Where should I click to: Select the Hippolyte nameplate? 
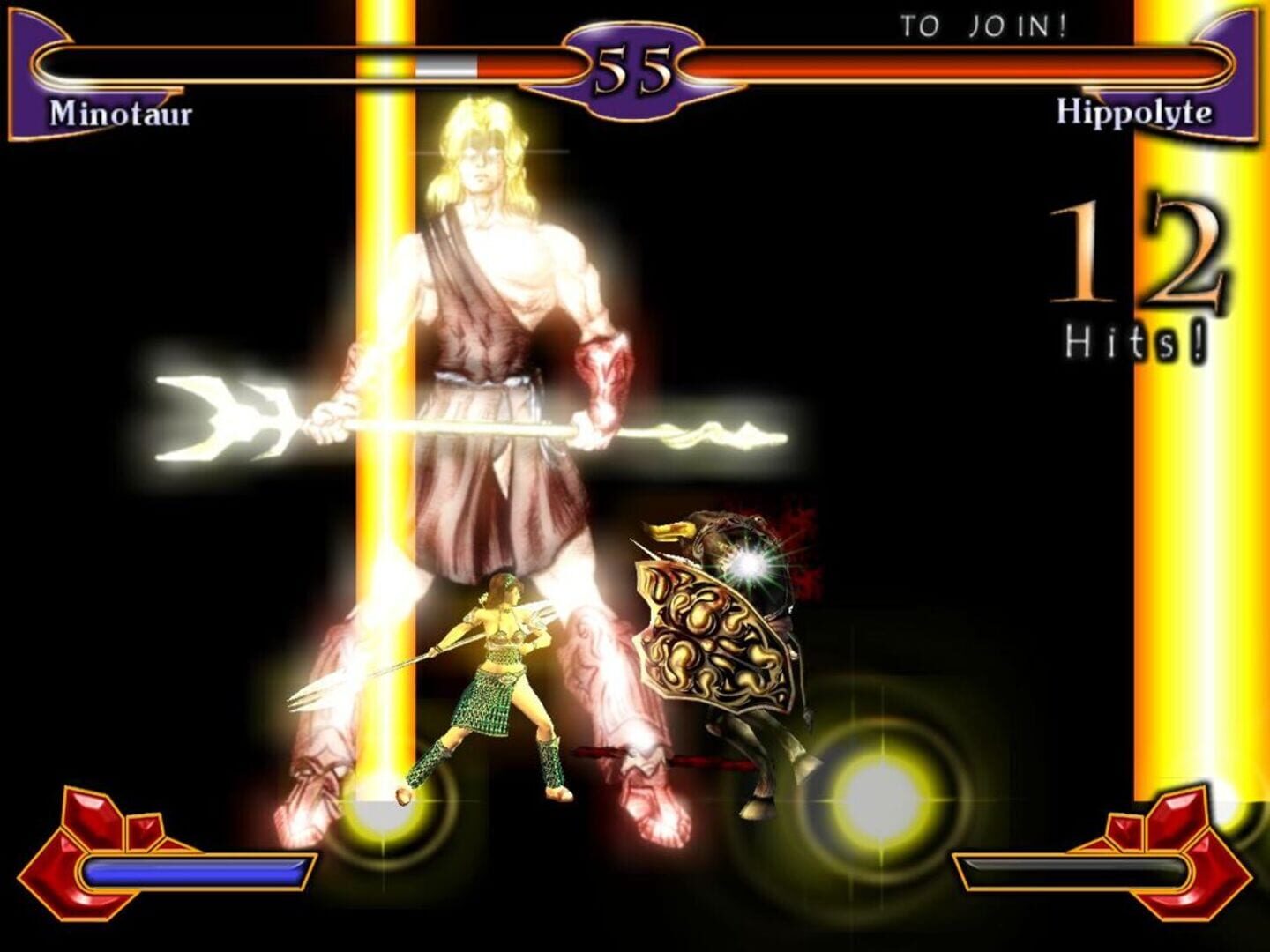click(1133, 112)
